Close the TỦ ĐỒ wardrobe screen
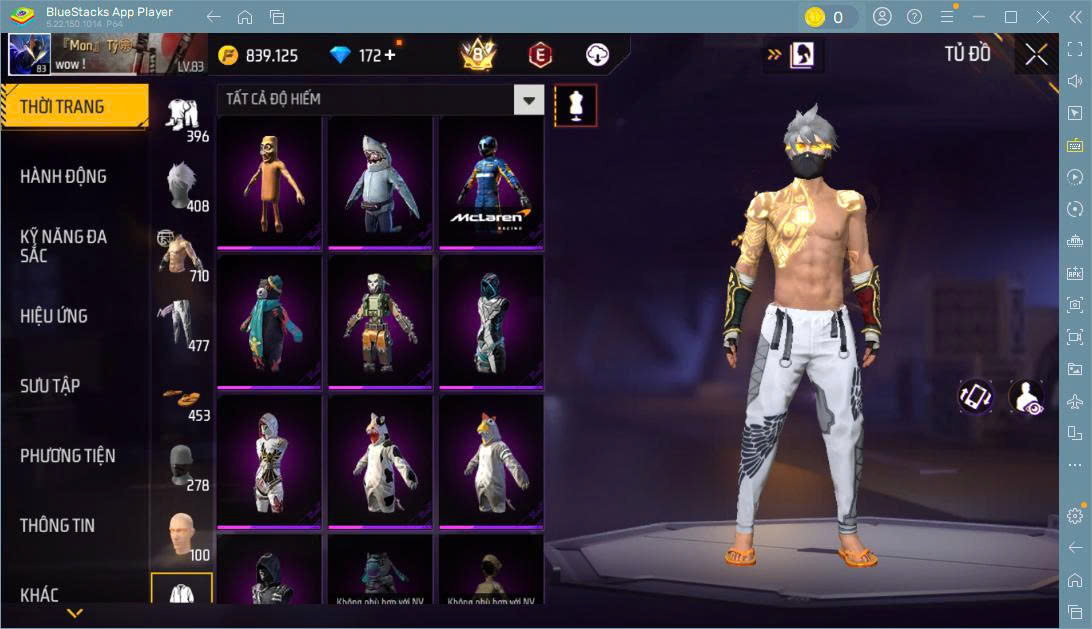The width and height of the screenshot is (1092, 629). [1036, 54]
